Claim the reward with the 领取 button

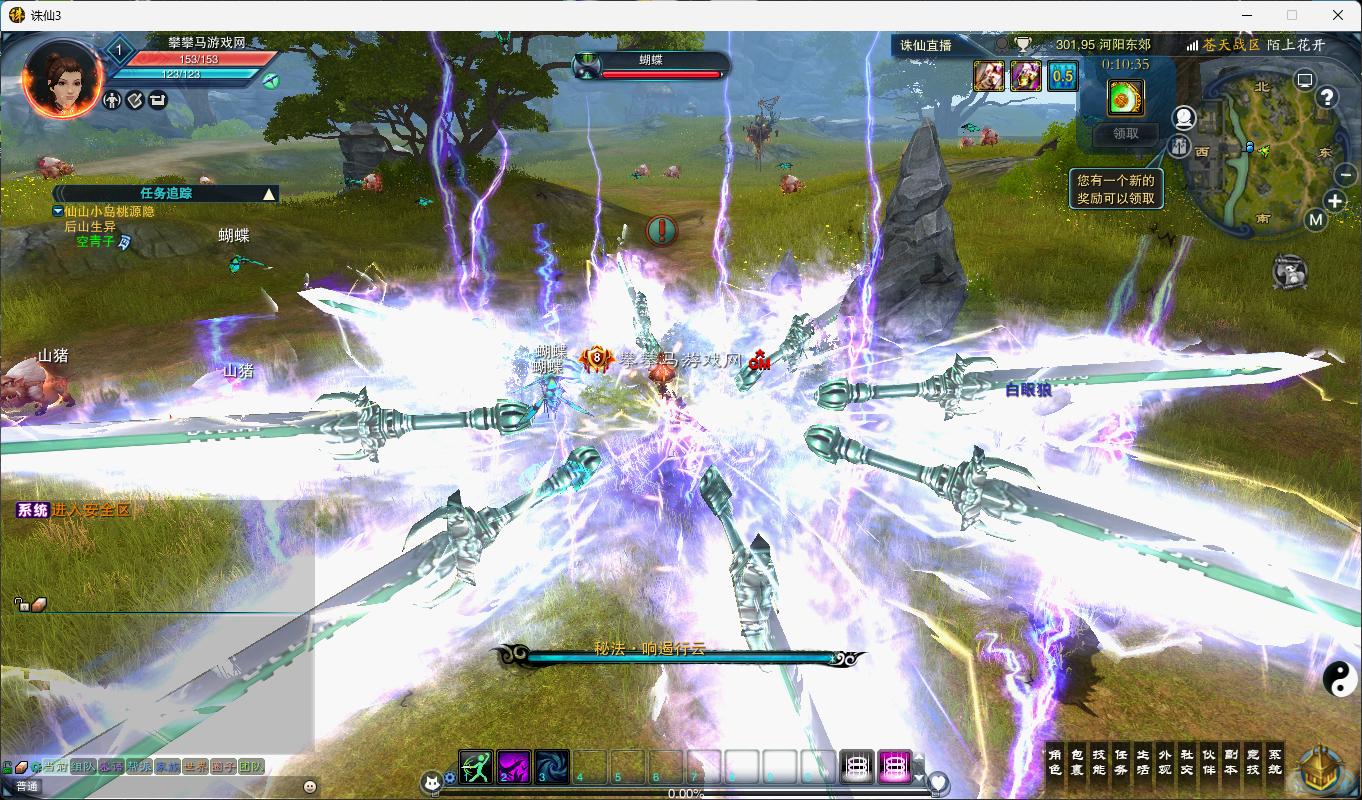pyautogui.click(x=1125, y=133)
